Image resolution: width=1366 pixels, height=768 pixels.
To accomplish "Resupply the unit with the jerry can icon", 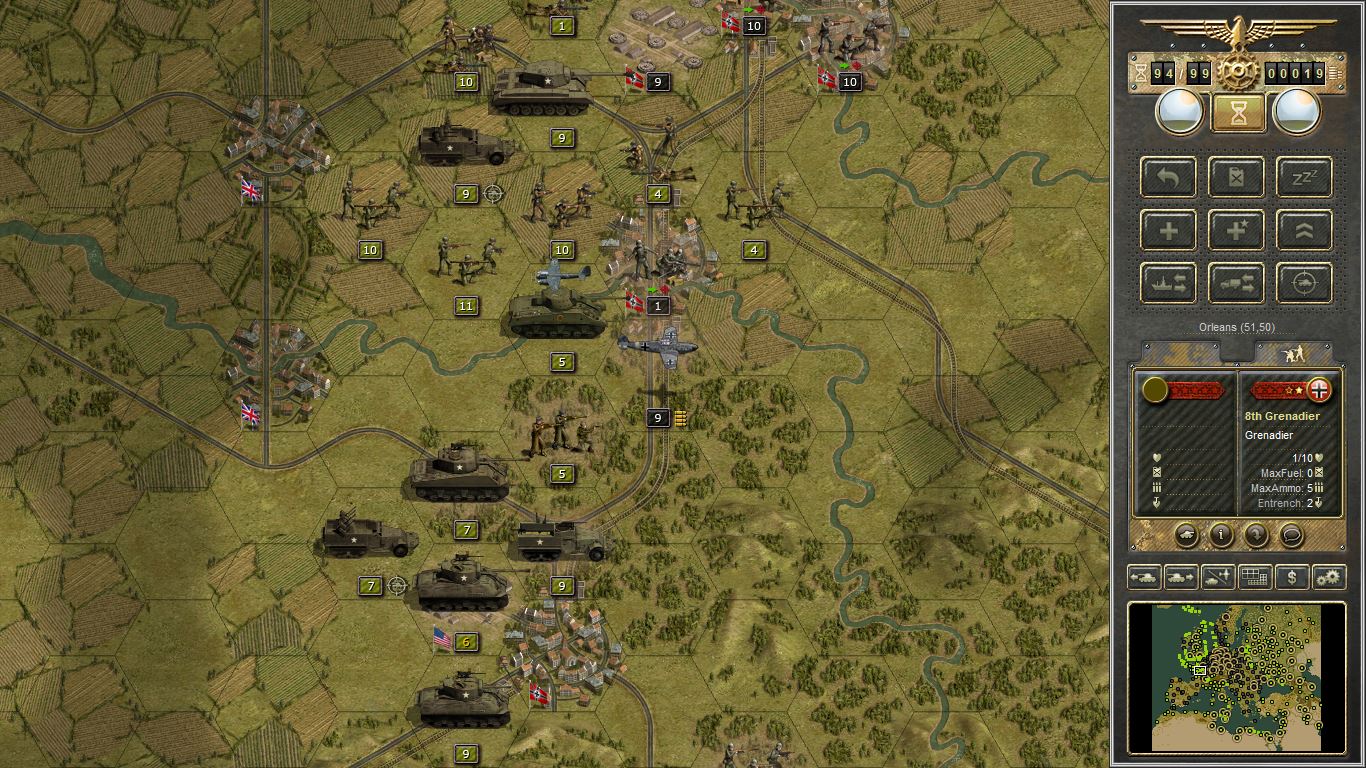I will (x=1236, y=178).
